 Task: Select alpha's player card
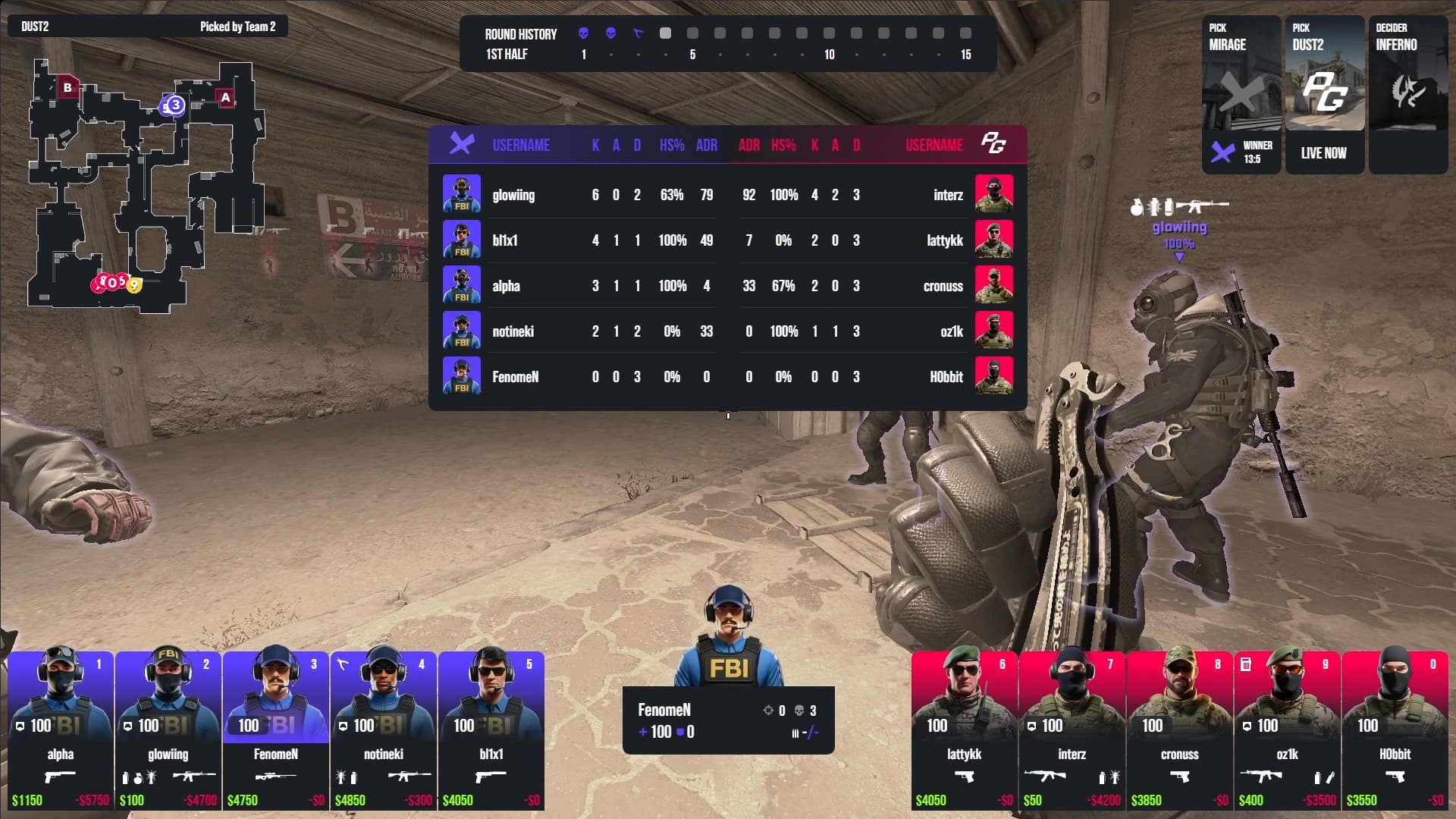point(61,730)
